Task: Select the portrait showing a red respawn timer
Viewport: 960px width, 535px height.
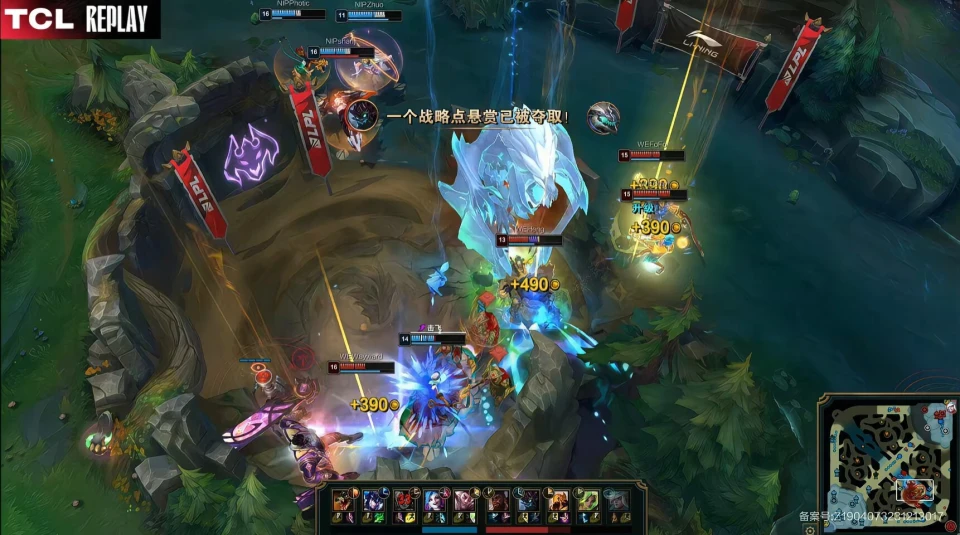Action: [404, 500]
